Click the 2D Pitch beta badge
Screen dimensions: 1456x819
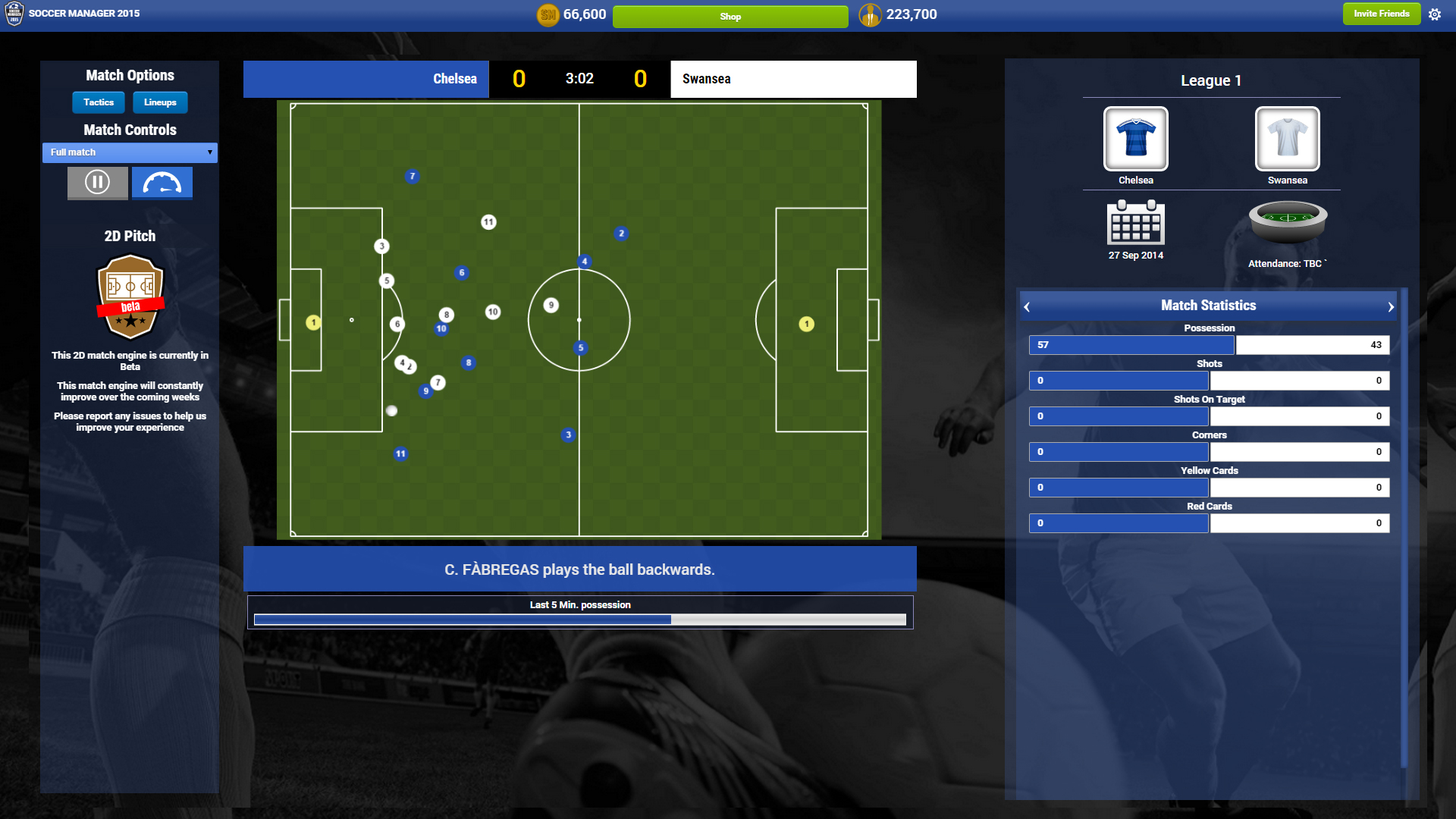click(x=130, y=297)
